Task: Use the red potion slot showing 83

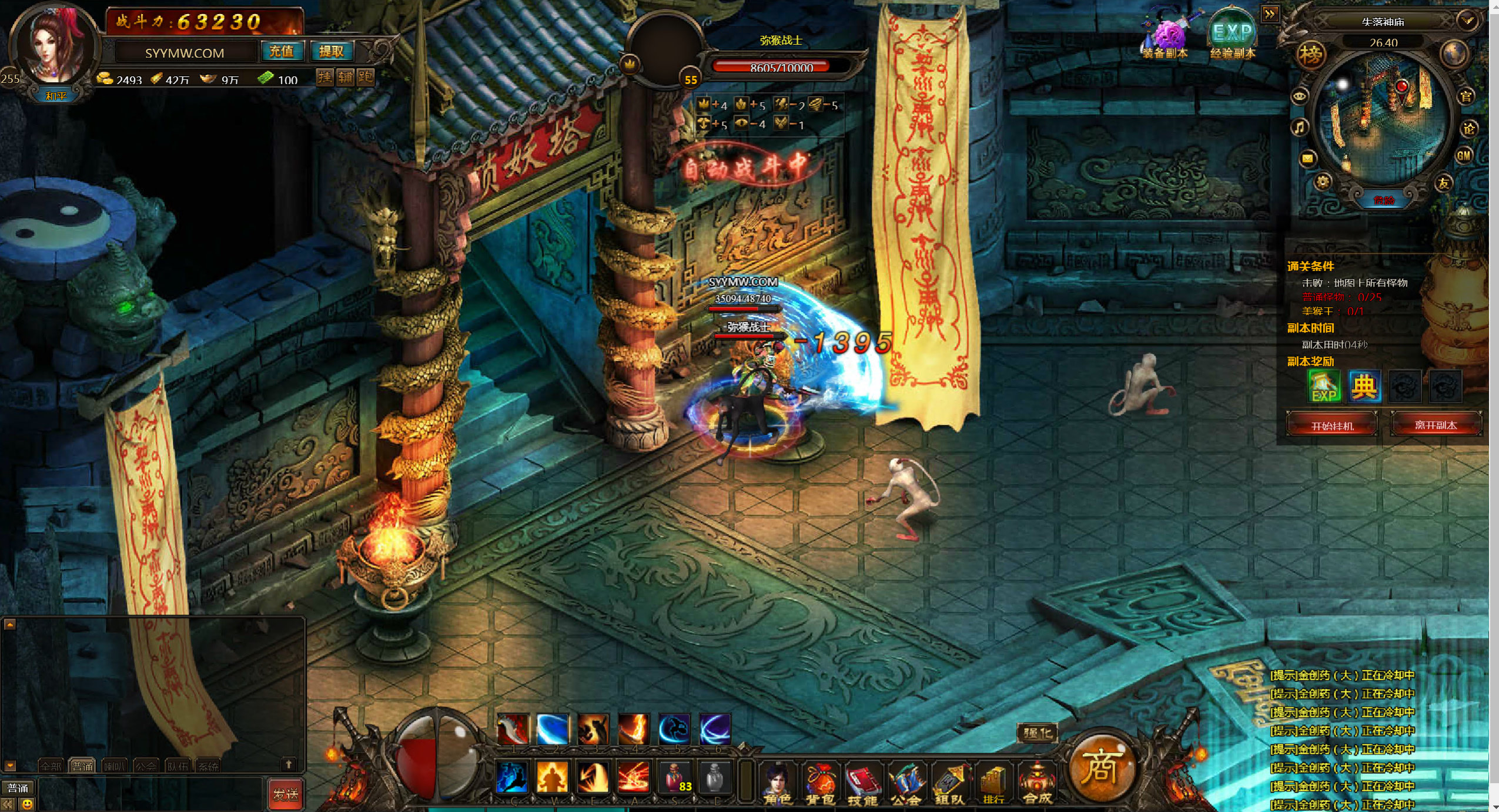Action: pyautogui.click(x=675, y=777)
